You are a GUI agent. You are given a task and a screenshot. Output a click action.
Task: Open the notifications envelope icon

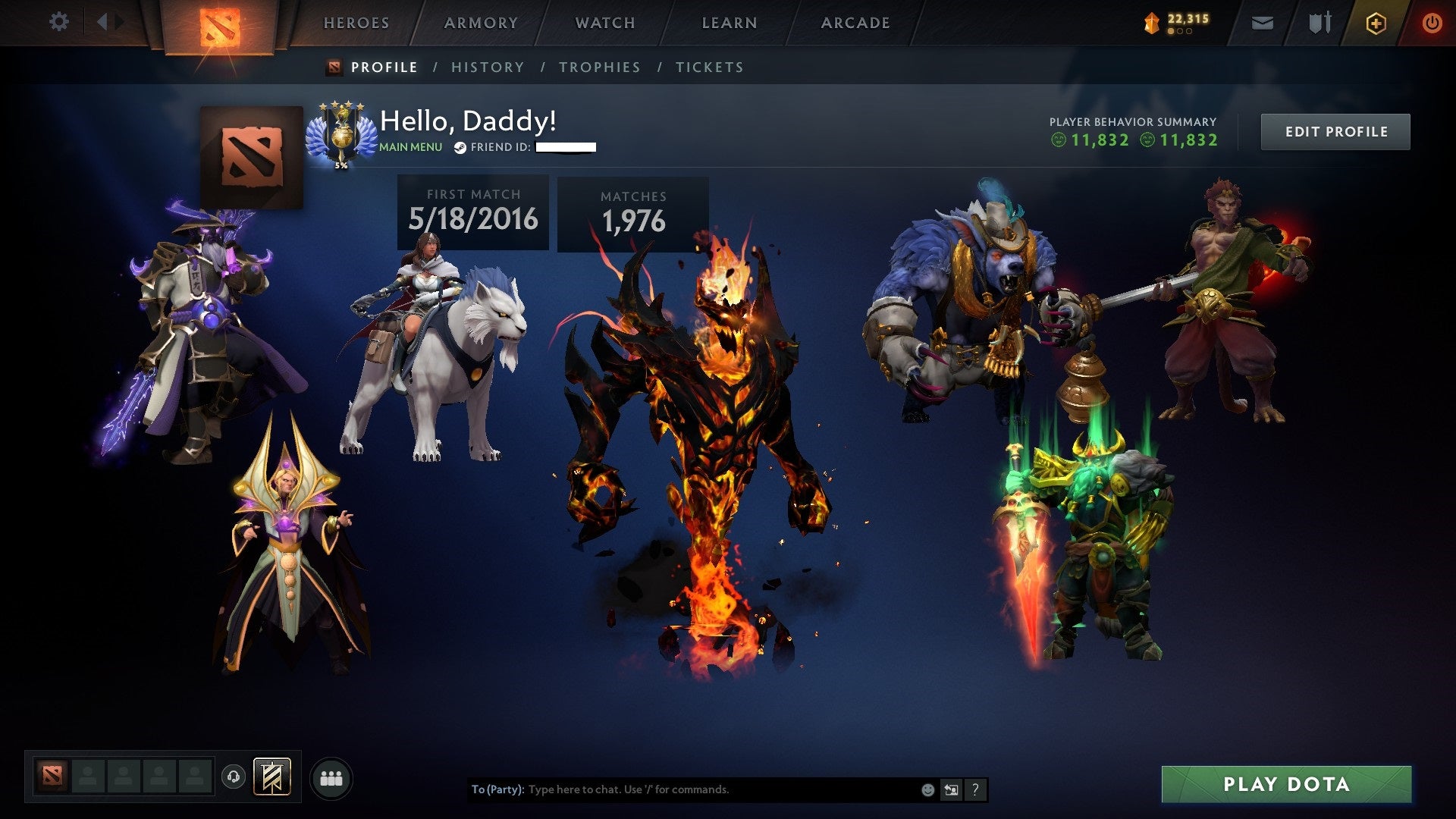click(1261, 22)
